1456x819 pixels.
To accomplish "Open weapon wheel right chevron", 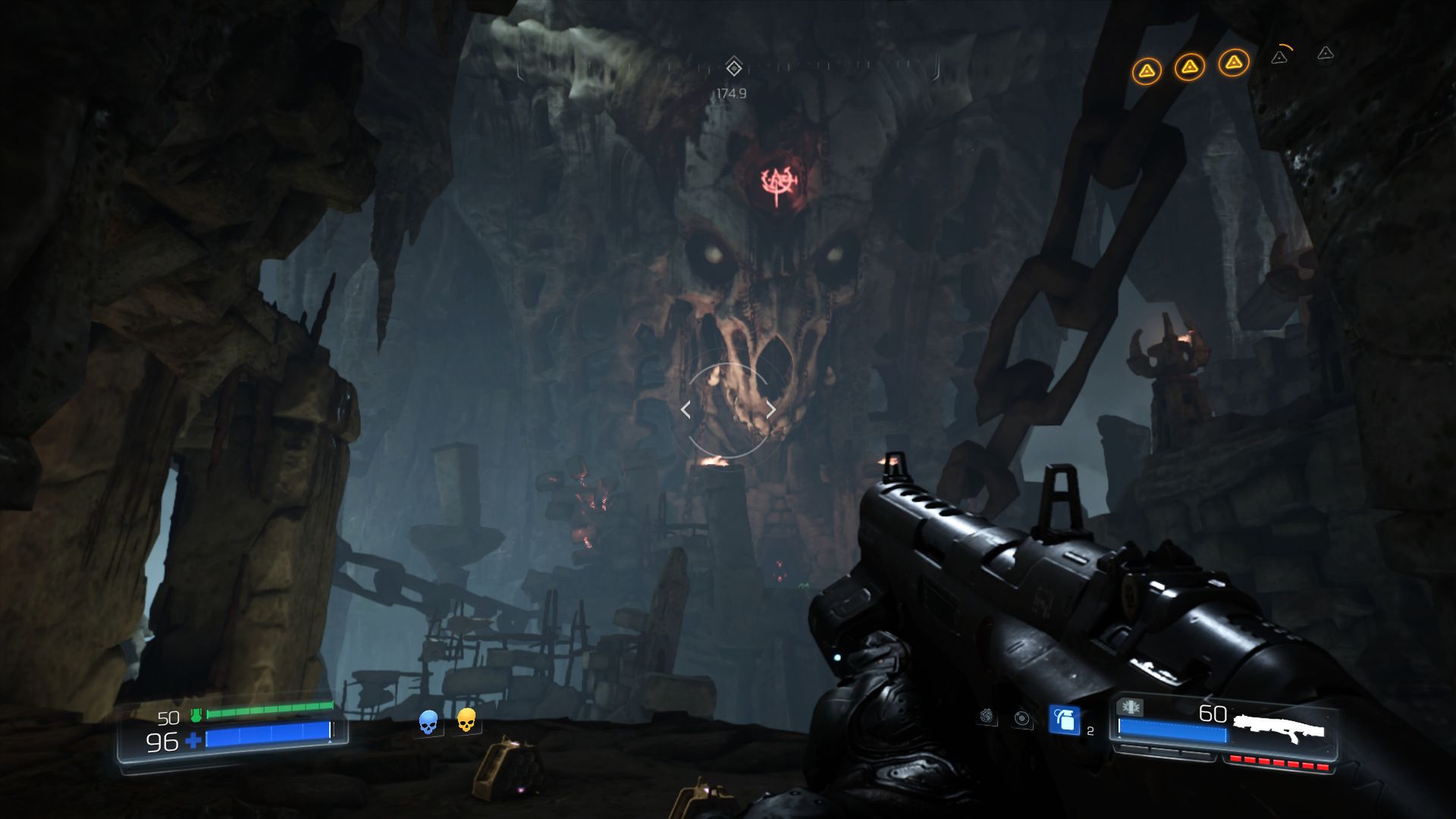I will pyautogui.click(x=770, y=409).
